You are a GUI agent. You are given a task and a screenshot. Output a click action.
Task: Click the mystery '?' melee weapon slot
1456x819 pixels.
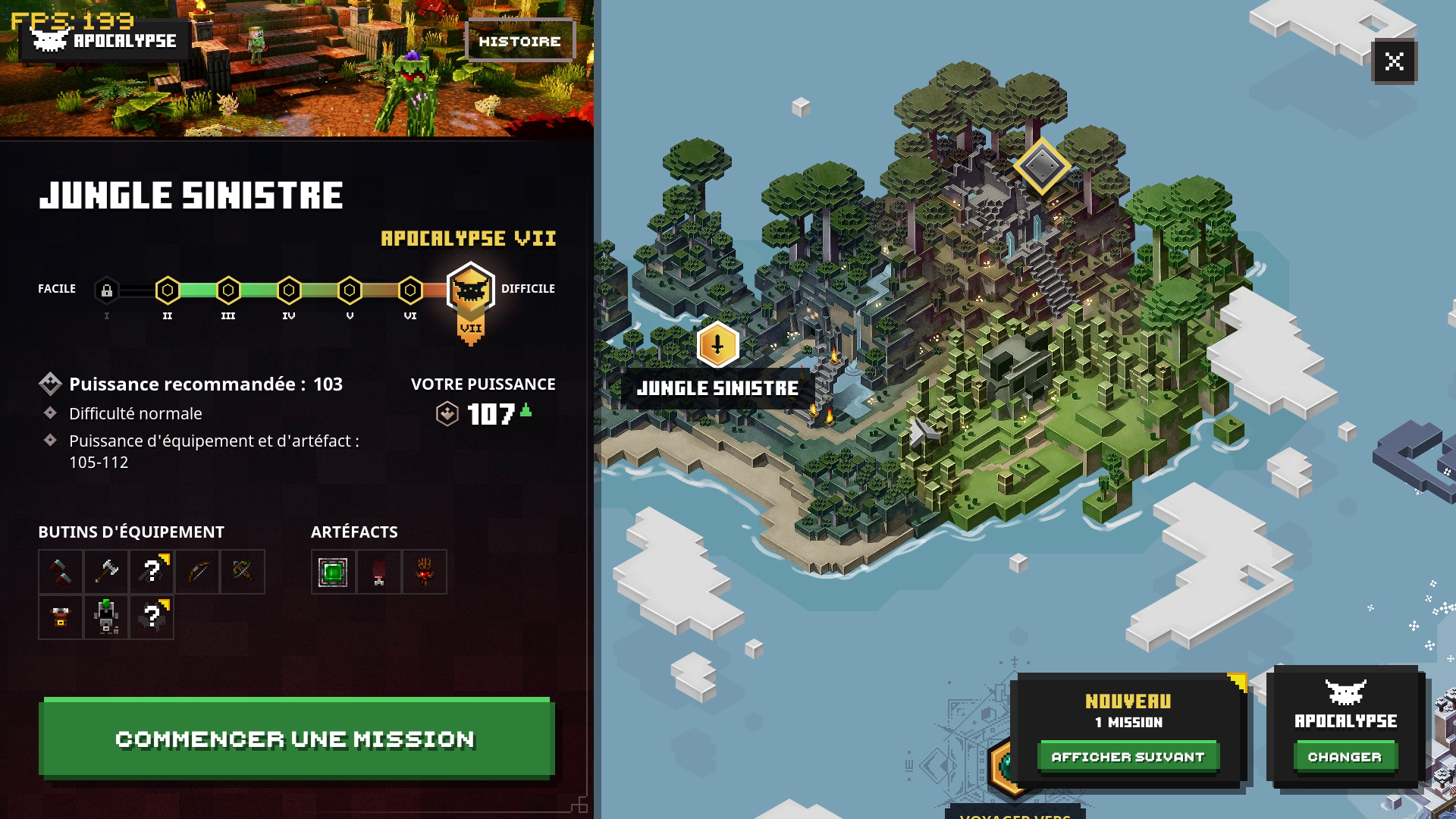pyautogui.click(x=152, y=571)
